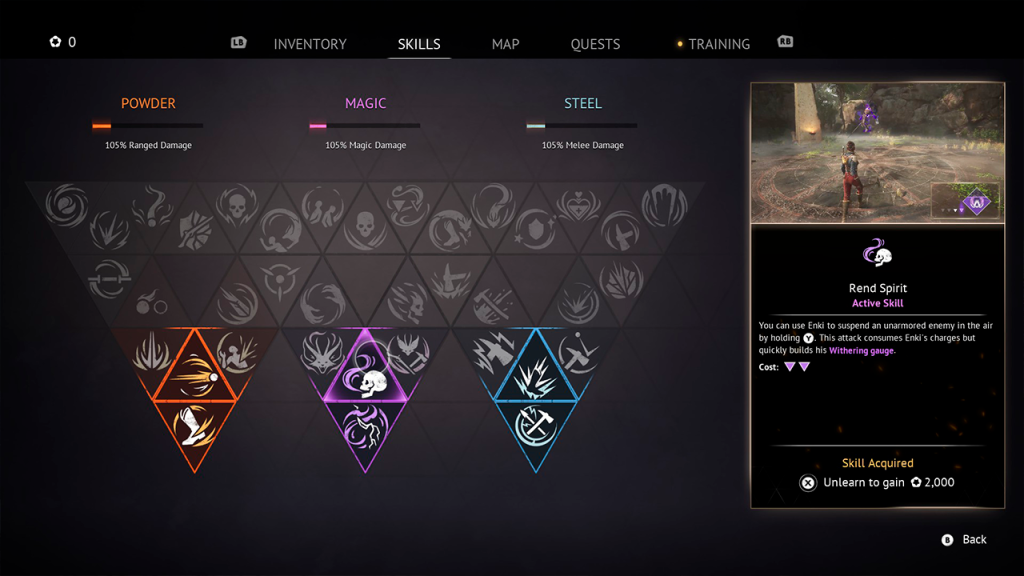Viewport: 1024px width, 576px height.
Task: Click the Back button
Action: pos(964,540)
